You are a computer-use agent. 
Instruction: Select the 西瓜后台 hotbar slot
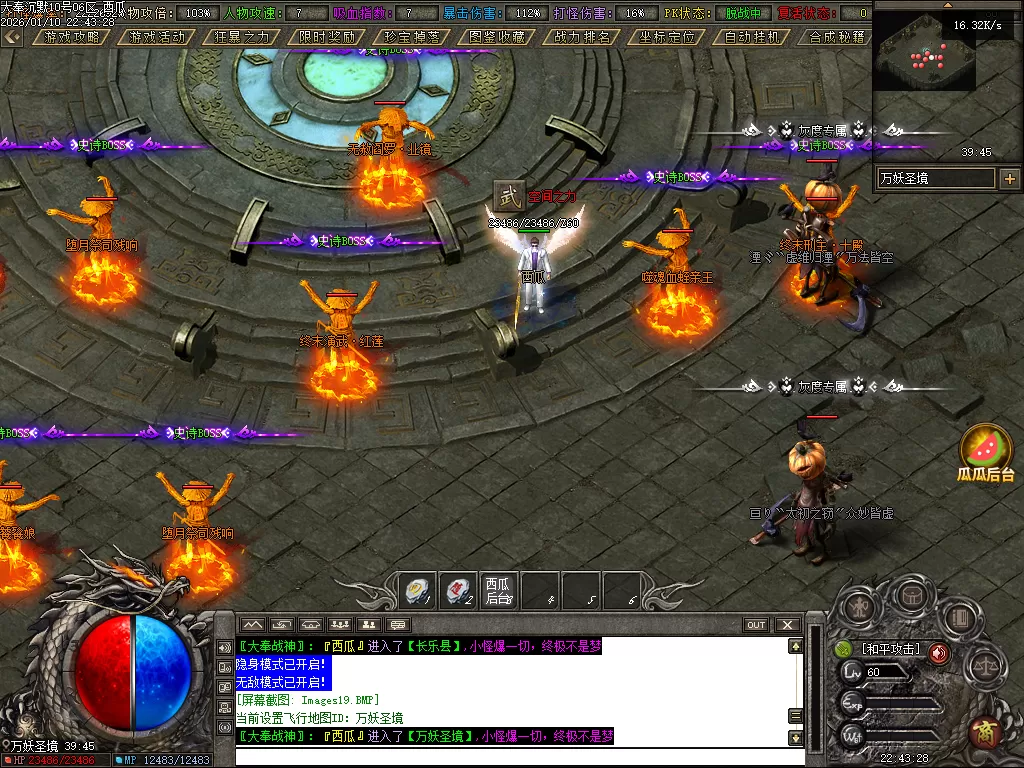[498, 591]
